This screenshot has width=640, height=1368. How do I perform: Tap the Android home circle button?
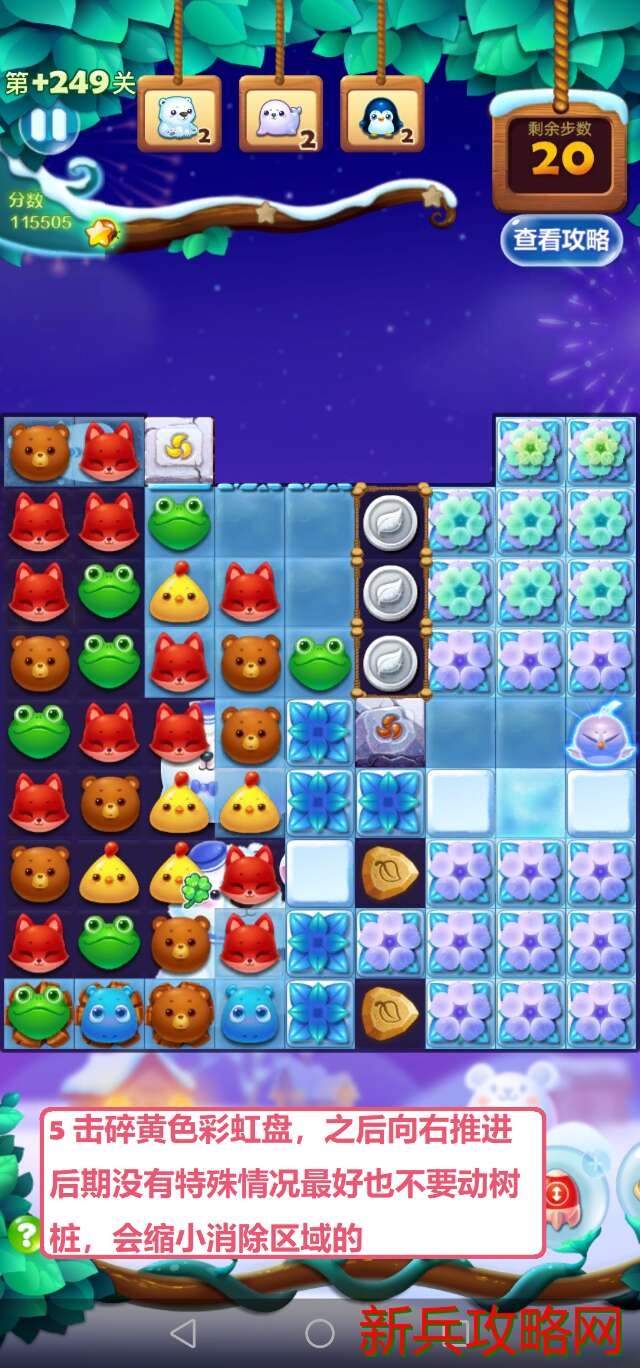(x=319, y=1332)
